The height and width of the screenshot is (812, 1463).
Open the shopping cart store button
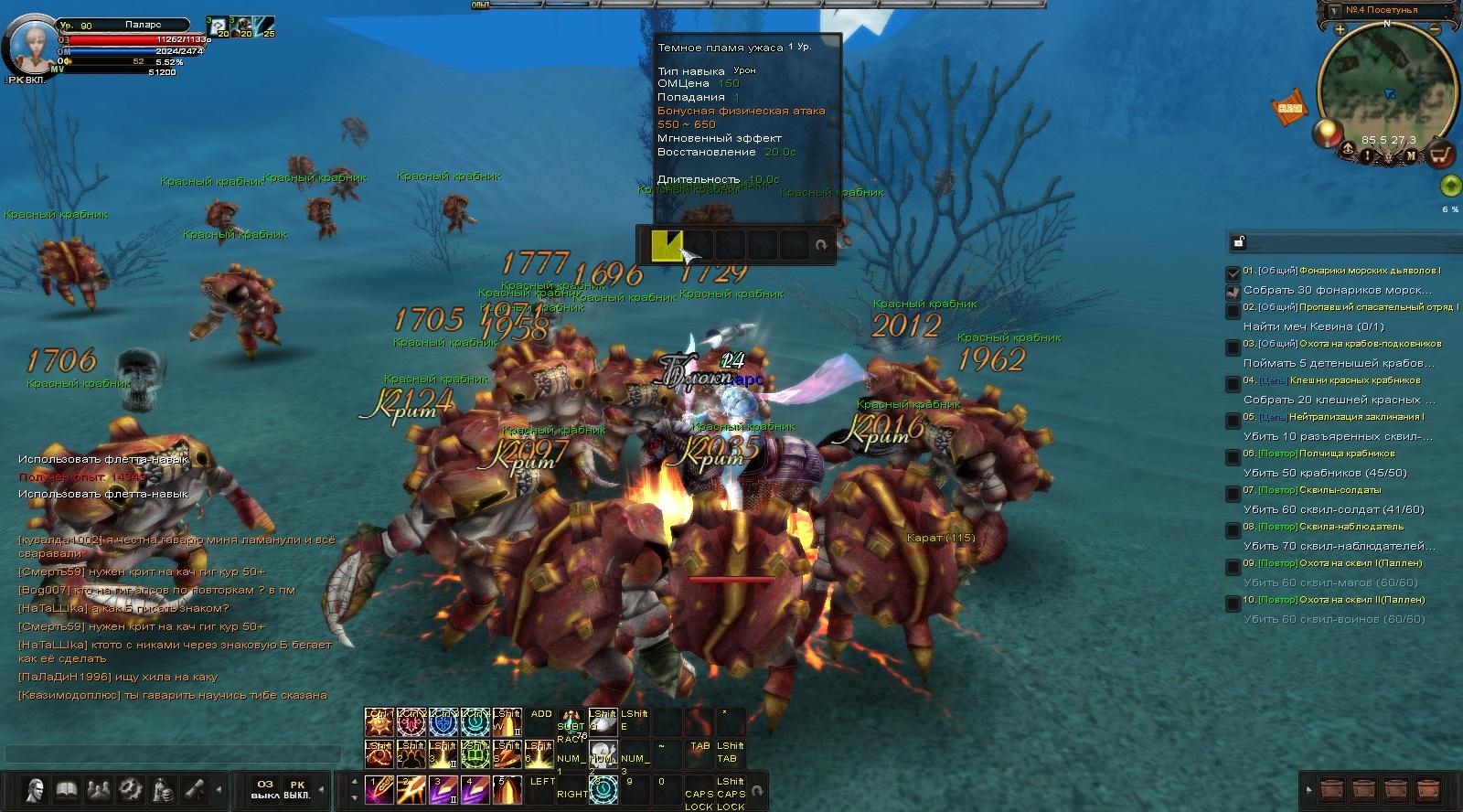click(1442, 155)
